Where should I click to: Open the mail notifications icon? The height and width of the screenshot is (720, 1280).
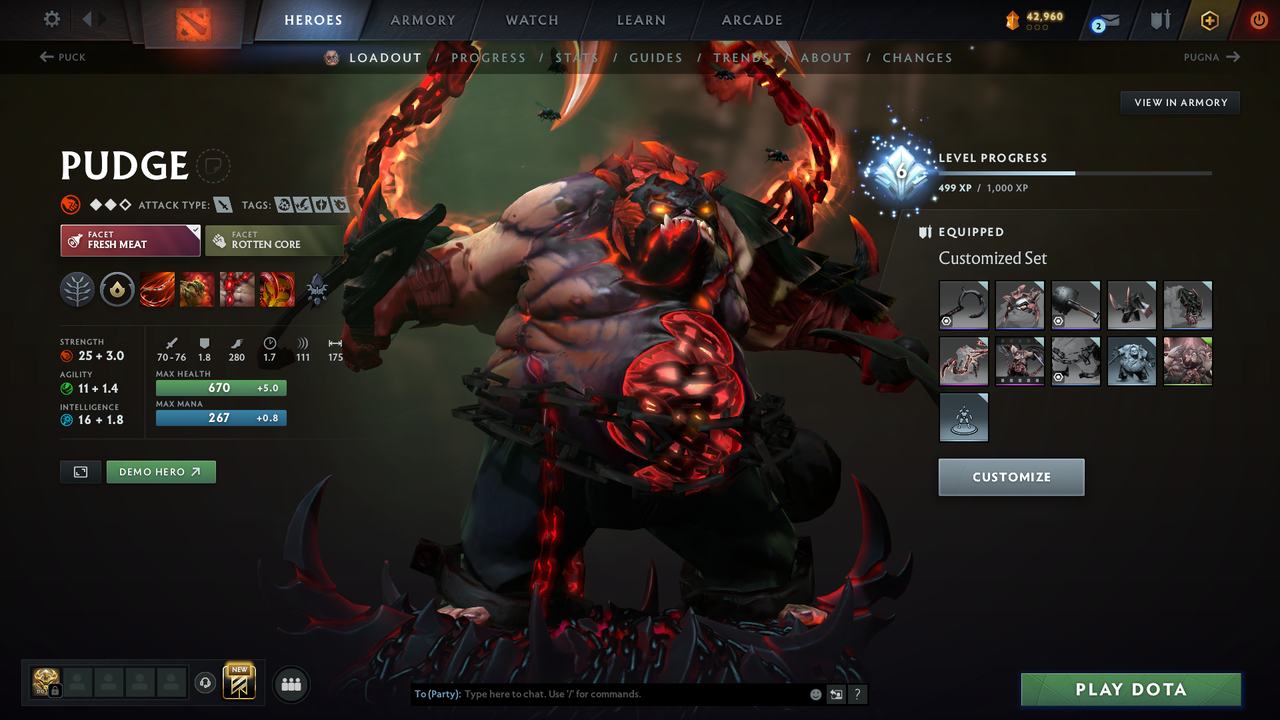1109,19
